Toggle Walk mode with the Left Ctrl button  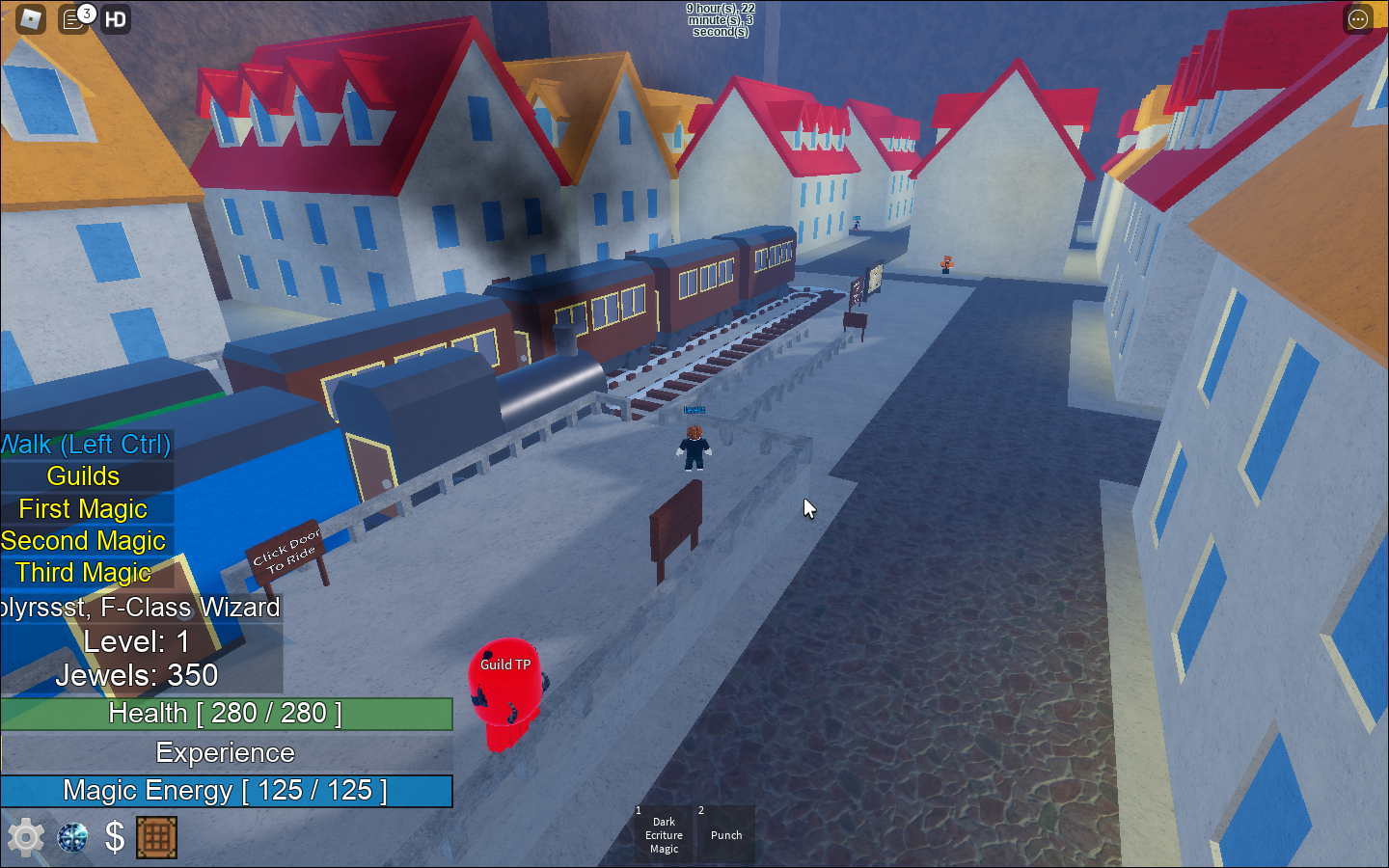[x=85, y=445]
